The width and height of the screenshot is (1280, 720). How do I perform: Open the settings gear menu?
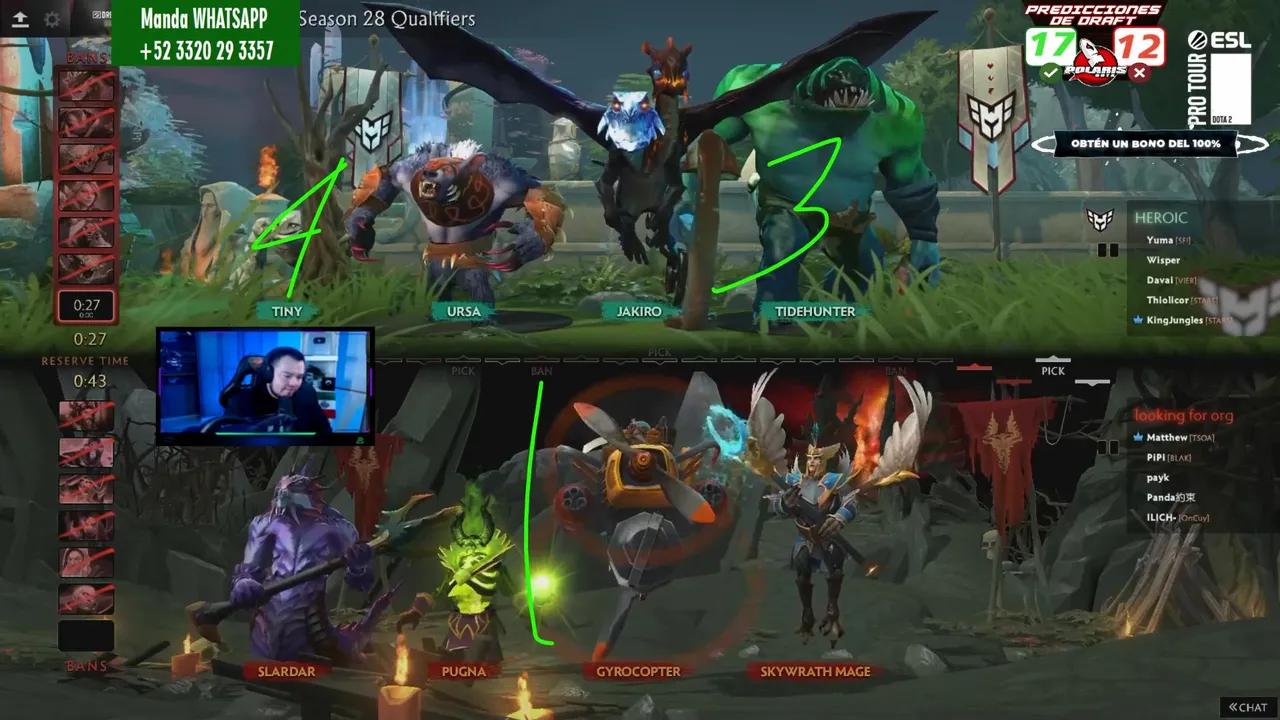tap(53, 18)
